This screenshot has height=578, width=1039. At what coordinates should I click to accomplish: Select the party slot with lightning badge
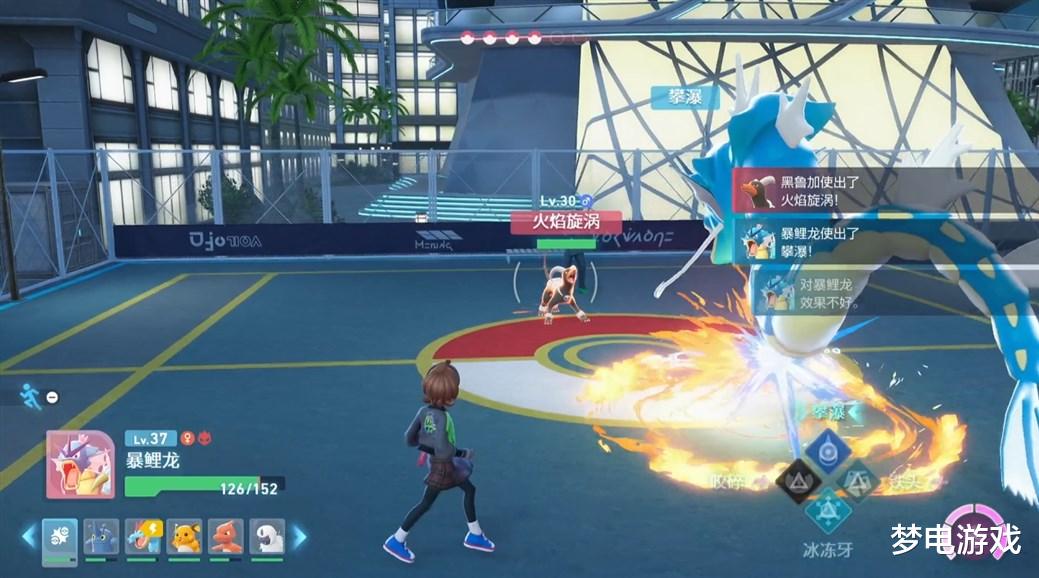(x=143, y=537)
